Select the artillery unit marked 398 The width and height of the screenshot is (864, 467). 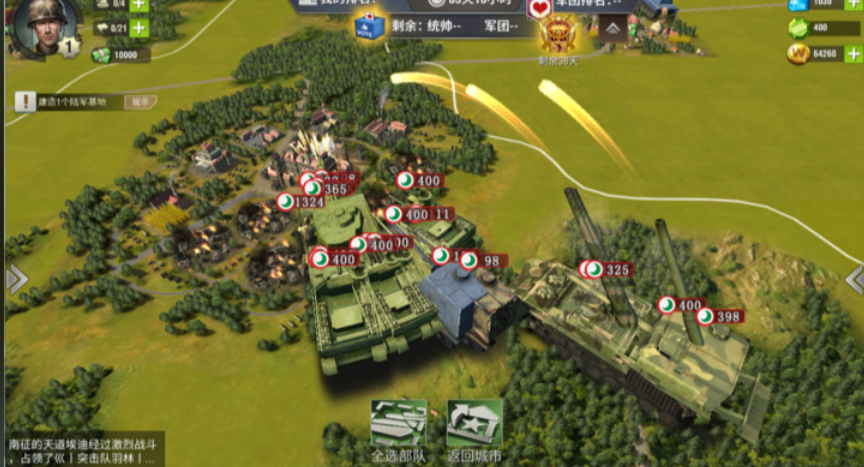(721, 317)
